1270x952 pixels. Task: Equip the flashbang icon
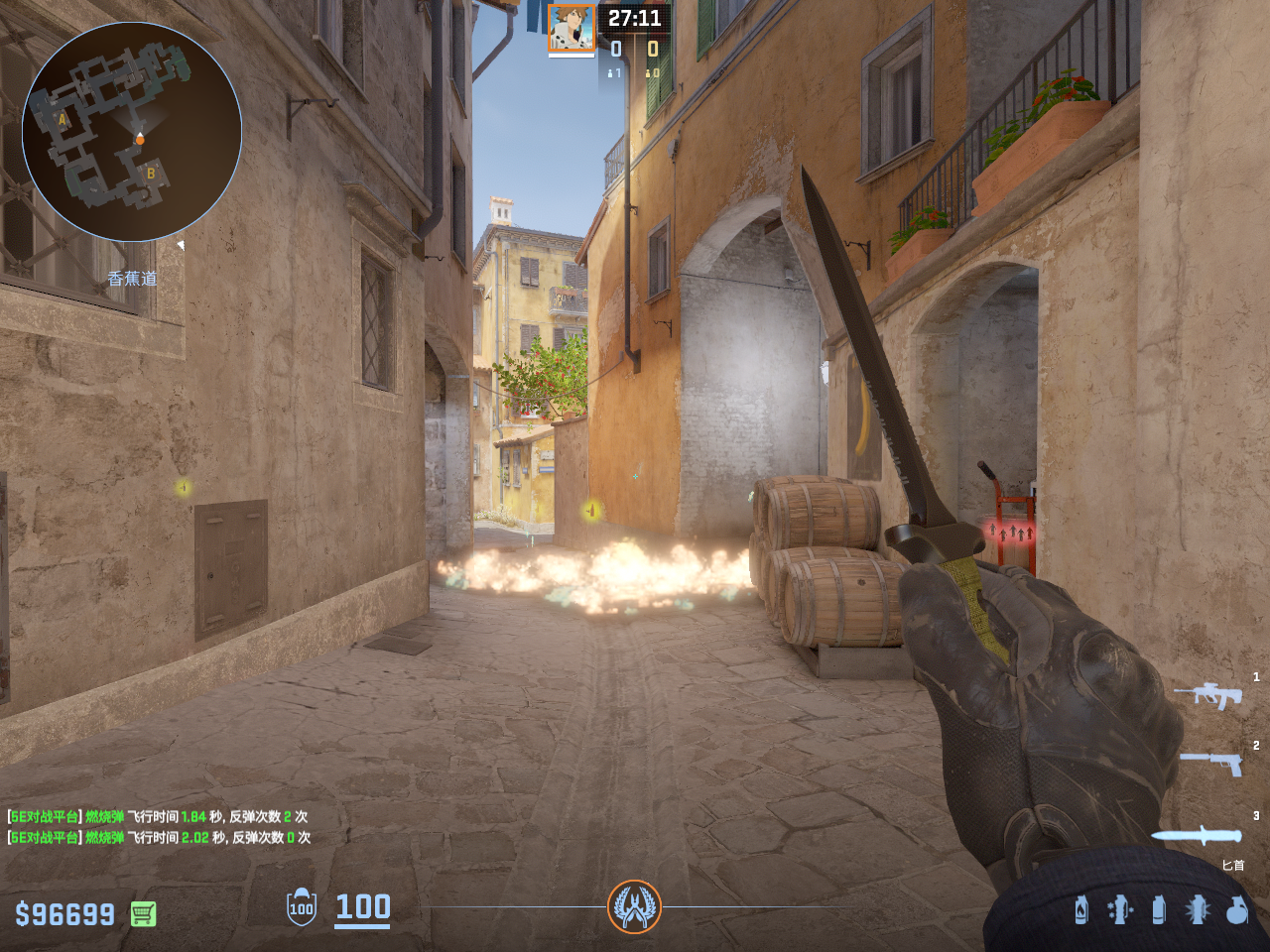pos(1198,909)
